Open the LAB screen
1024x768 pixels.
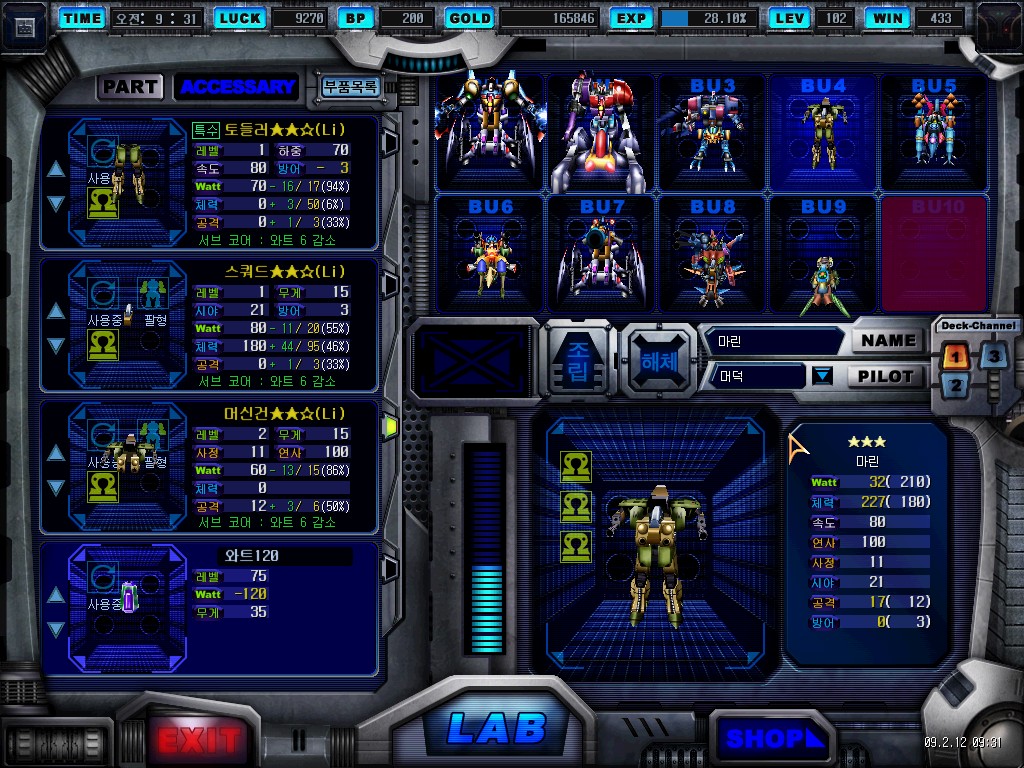click(x=496, y=728)
